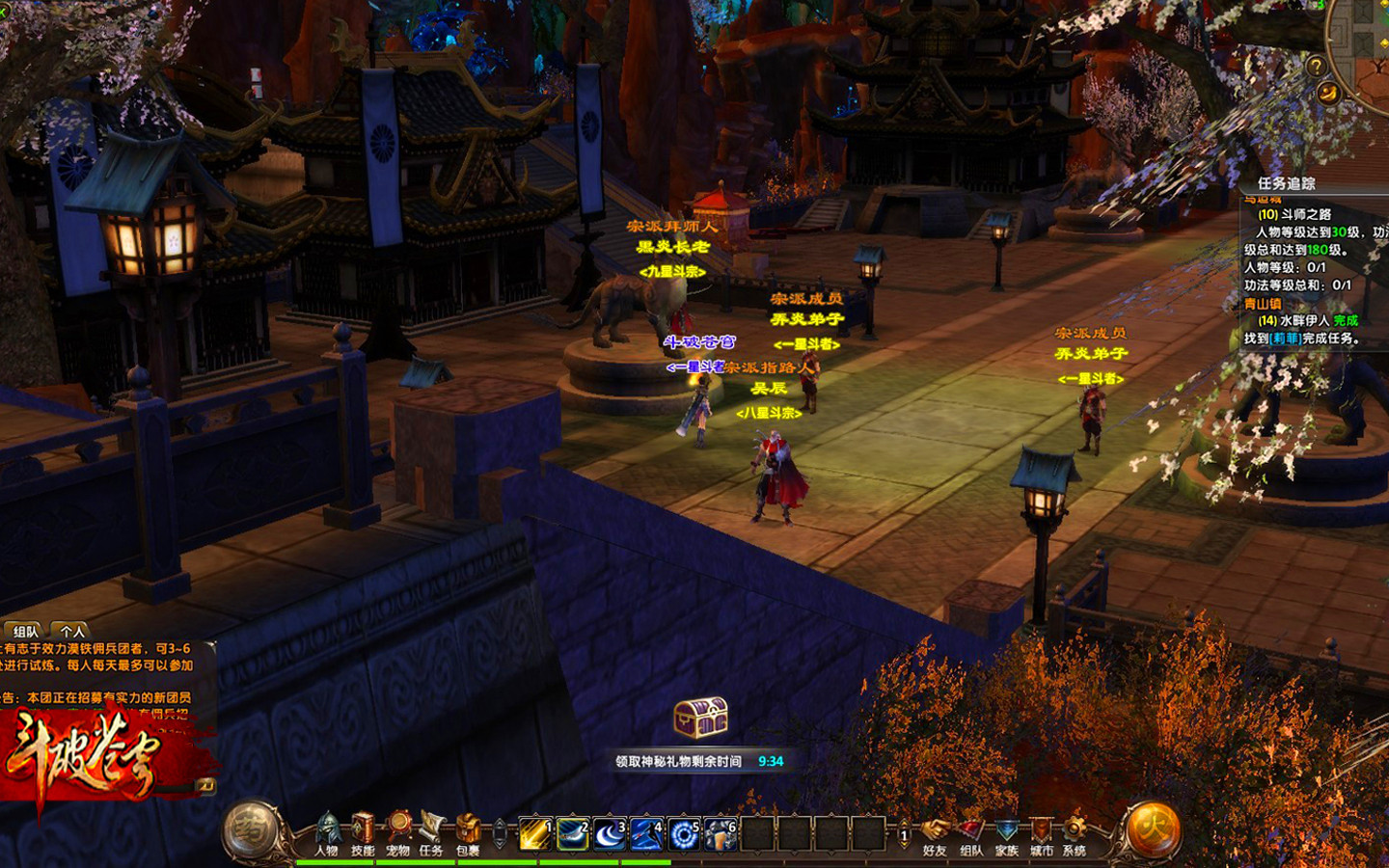Open the 系统 system settings
Screen dimensions: 1389x868
tap(1075, 833)
